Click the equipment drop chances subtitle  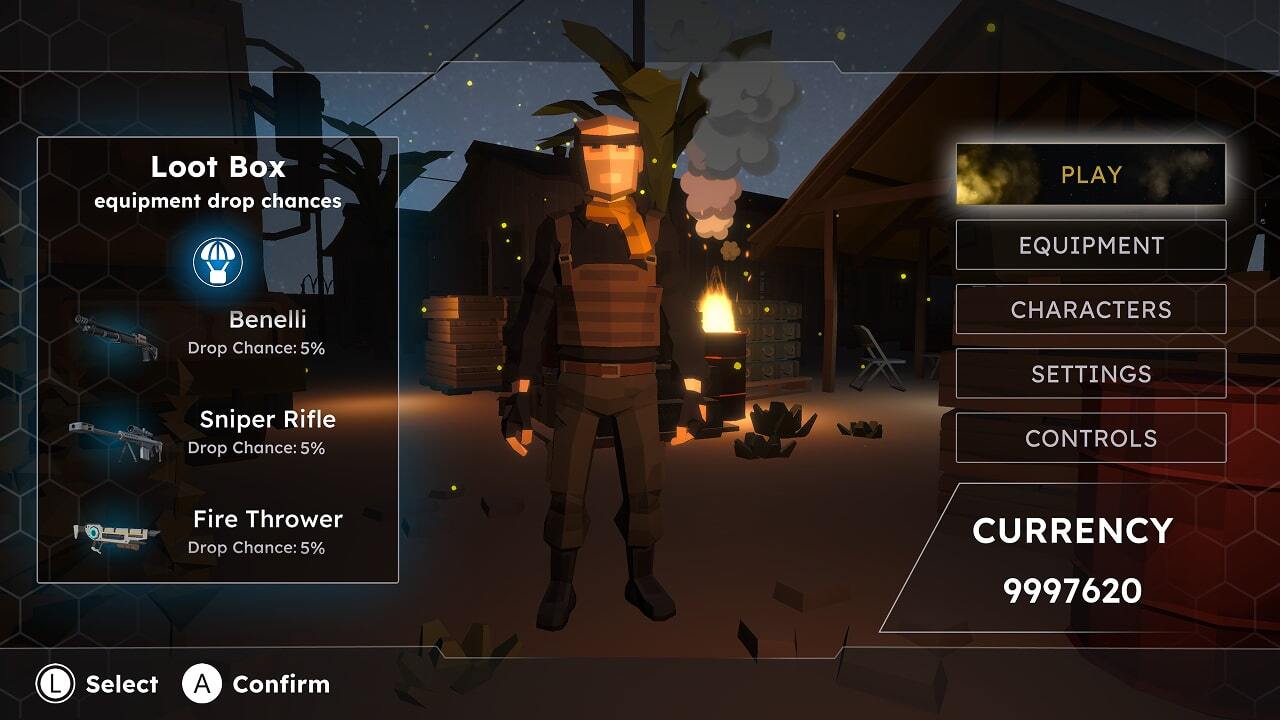[x=219, y=202]
